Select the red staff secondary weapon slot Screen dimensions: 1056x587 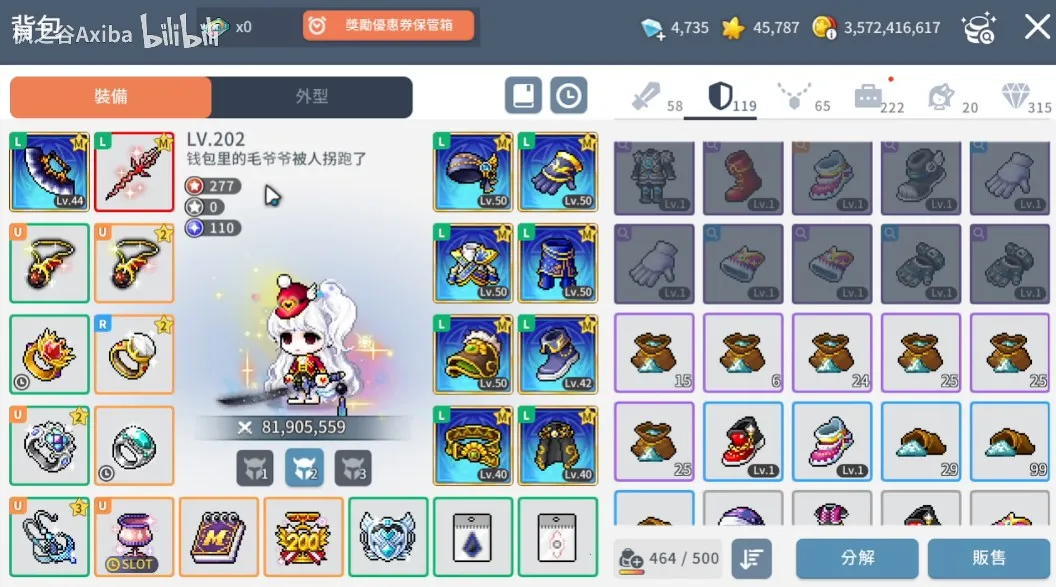[x=133, y=171]
